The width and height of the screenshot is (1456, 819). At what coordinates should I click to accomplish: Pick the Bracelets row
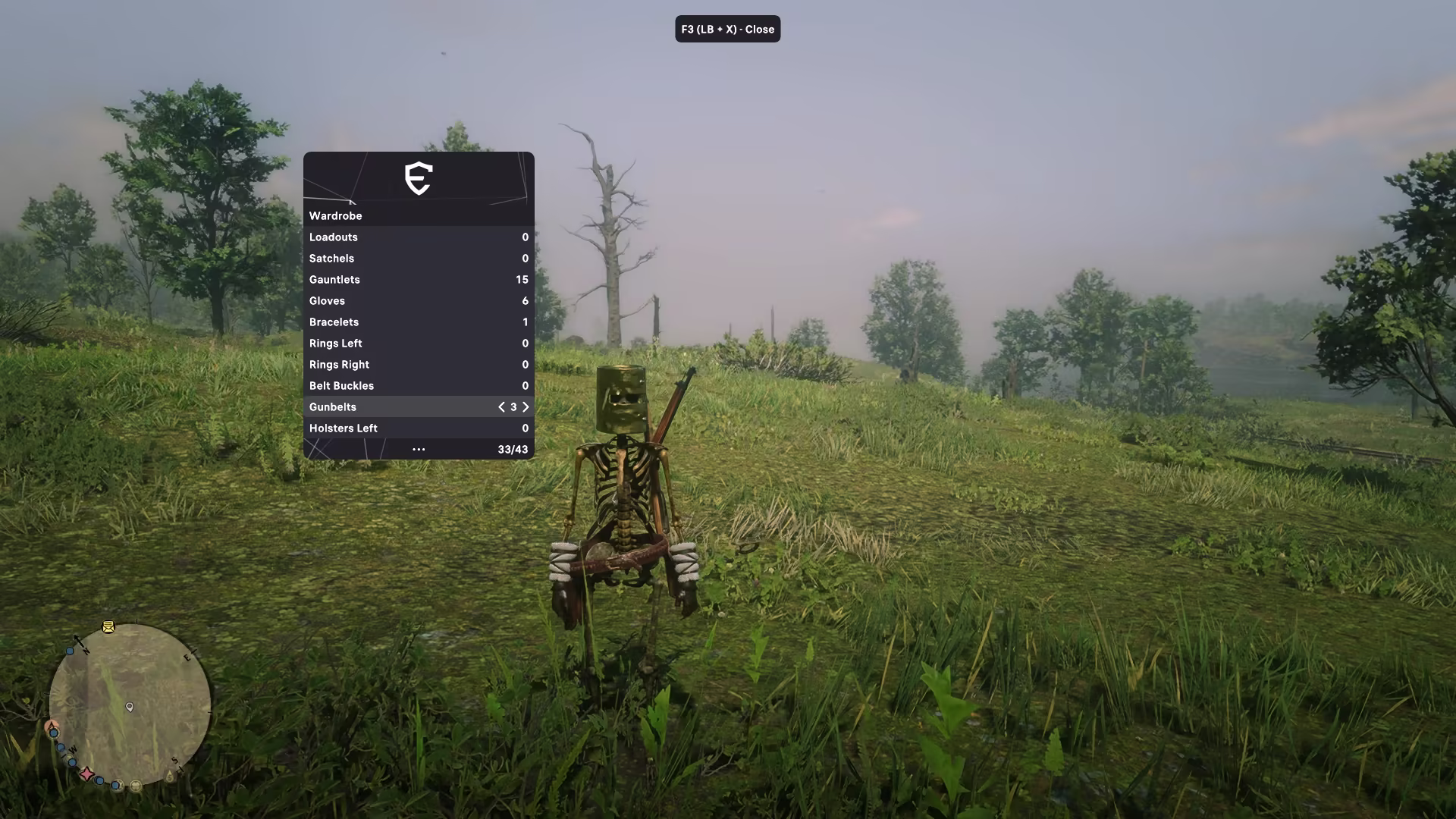pos(418,322)
